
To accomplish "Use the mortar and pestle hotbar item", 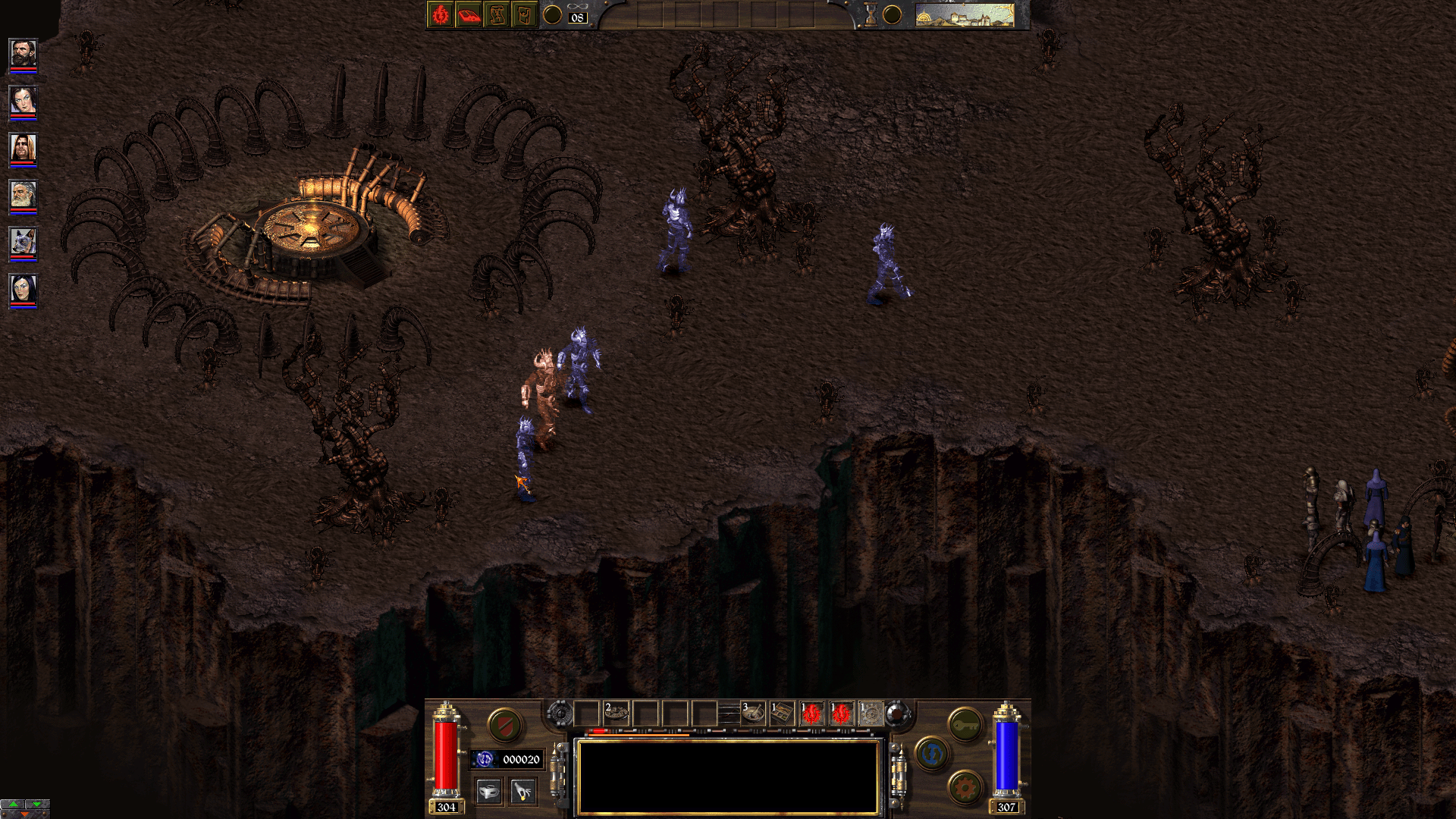I will (x=752, y=714).
